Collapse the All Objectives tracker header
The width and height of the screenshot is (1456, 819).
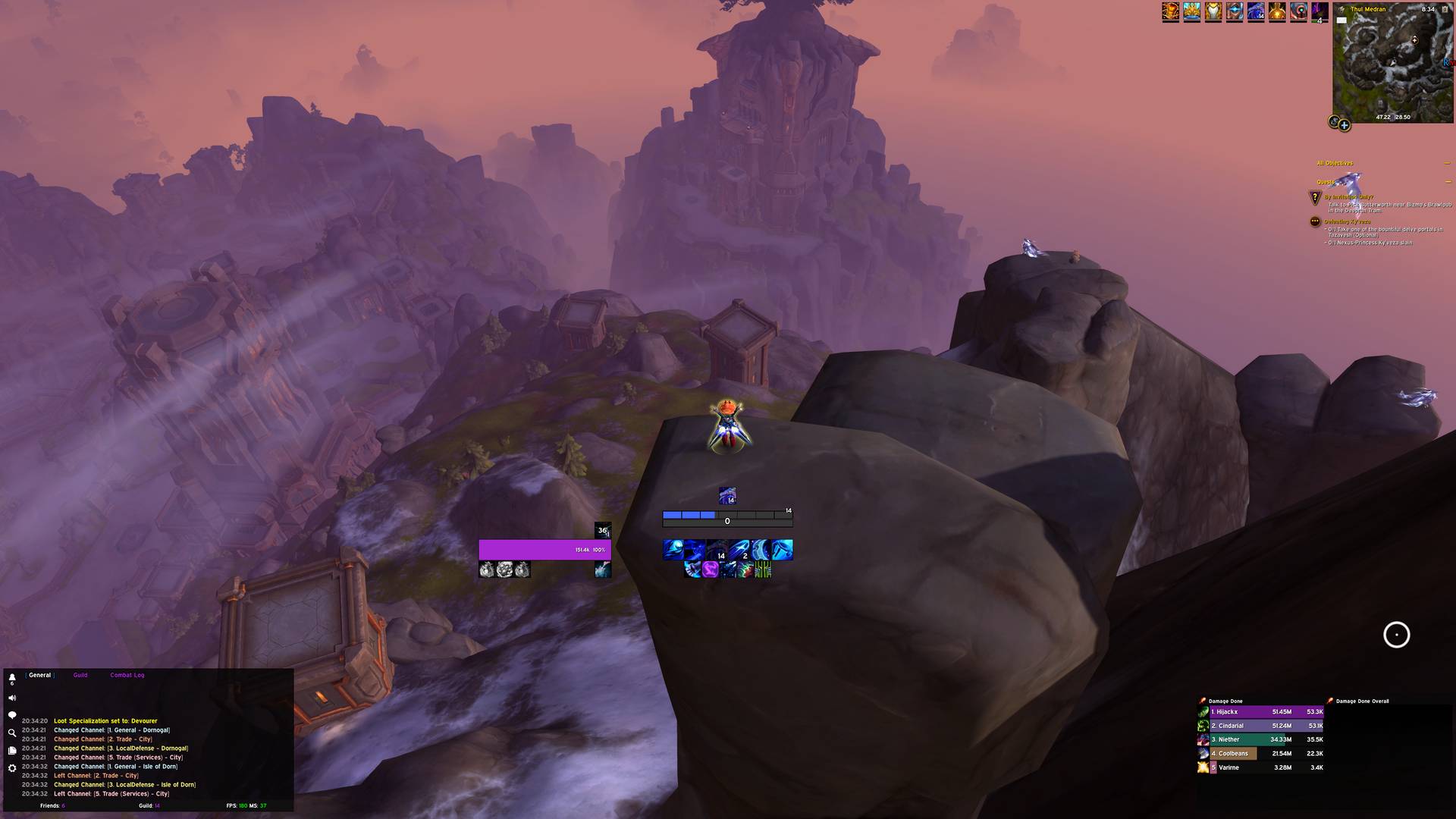1448,163
